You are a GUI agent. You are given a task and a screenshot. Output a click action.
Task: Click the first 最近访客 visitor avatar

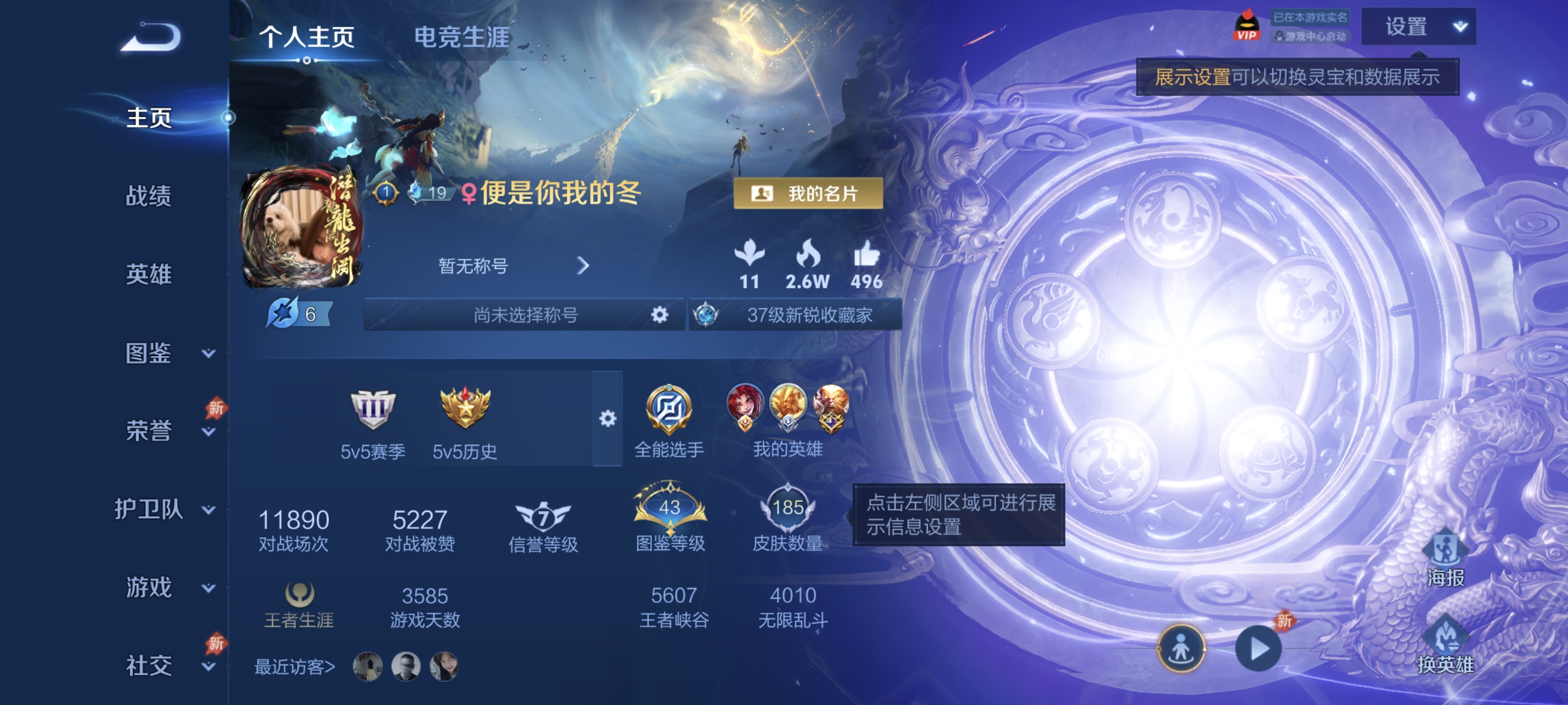[368, 667]
